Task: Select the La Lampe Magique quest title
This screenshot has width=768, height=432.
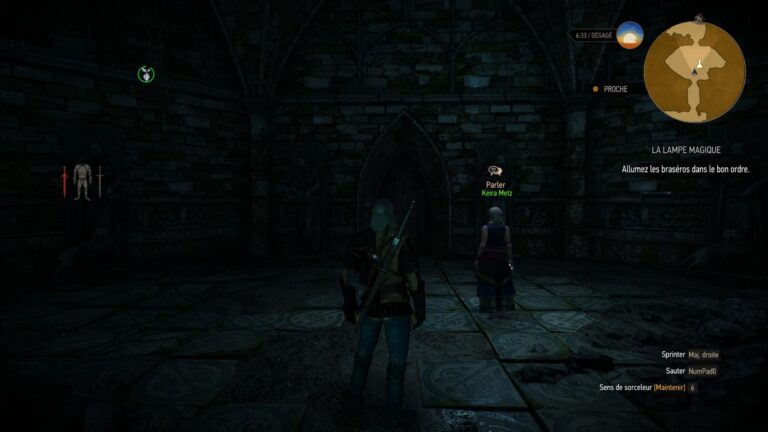Action: 684,149
